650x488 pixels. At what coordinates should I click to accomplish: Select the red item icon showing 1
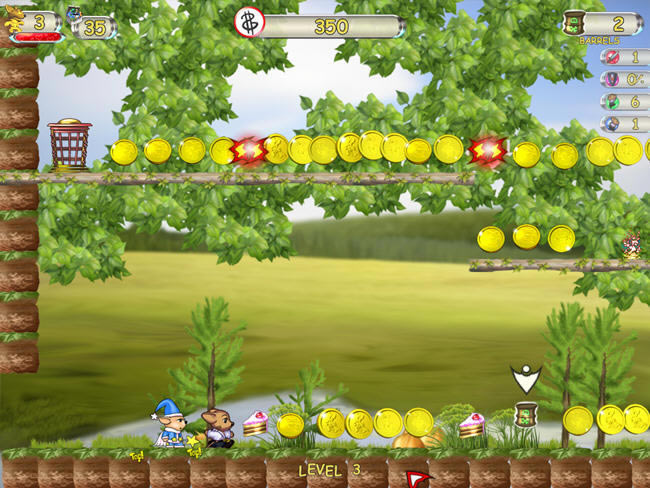(610, 58)
